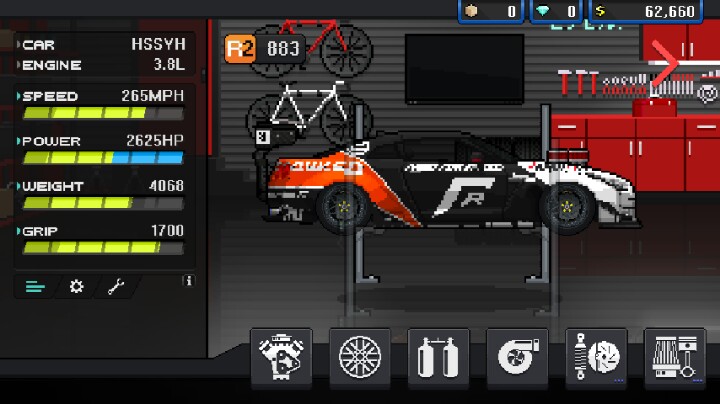Open the gear settings tab

[x=76, y=287]
